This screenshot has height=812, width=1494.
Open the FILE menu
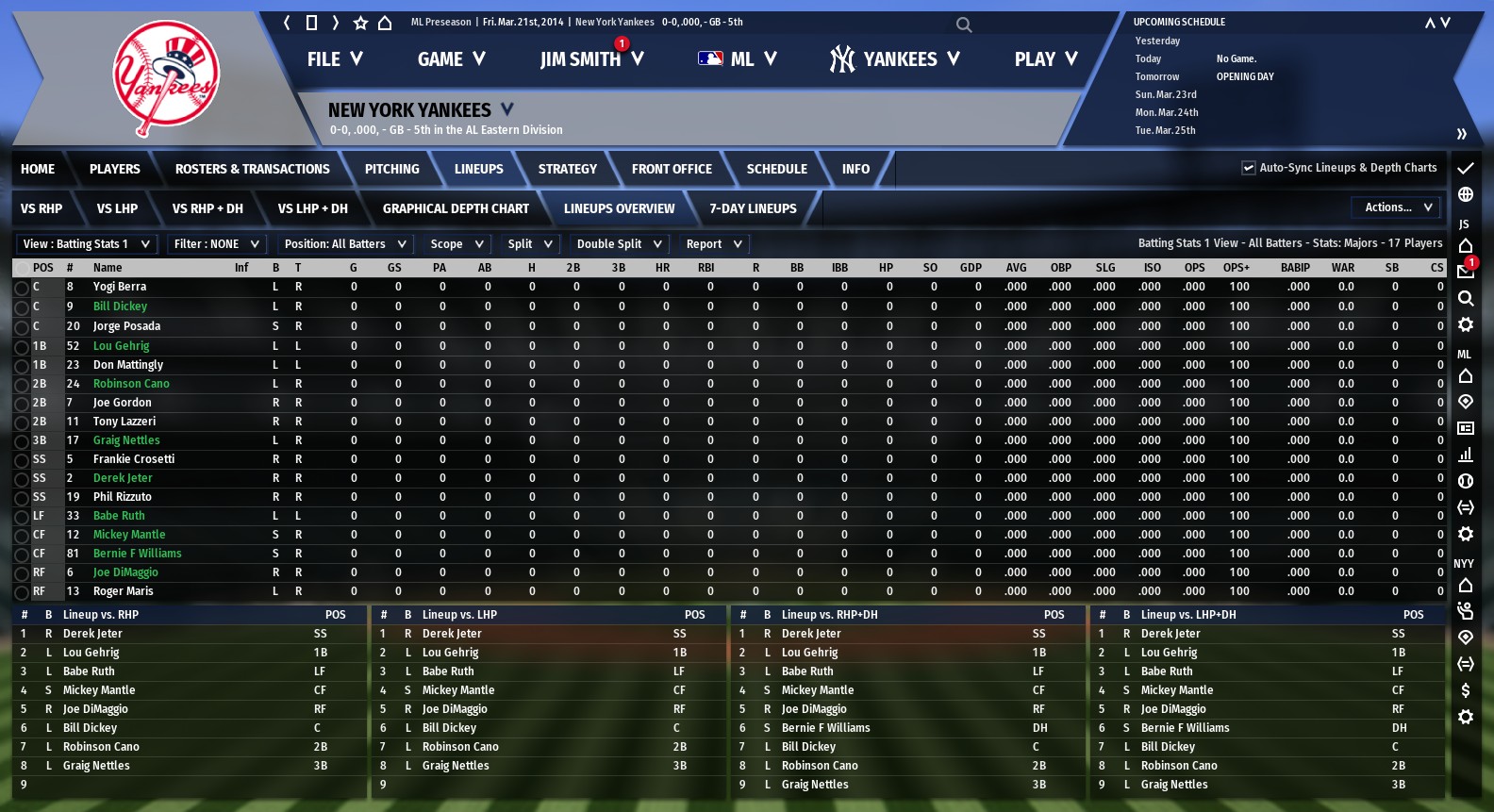pyautogui.click(x=334, y=59)
